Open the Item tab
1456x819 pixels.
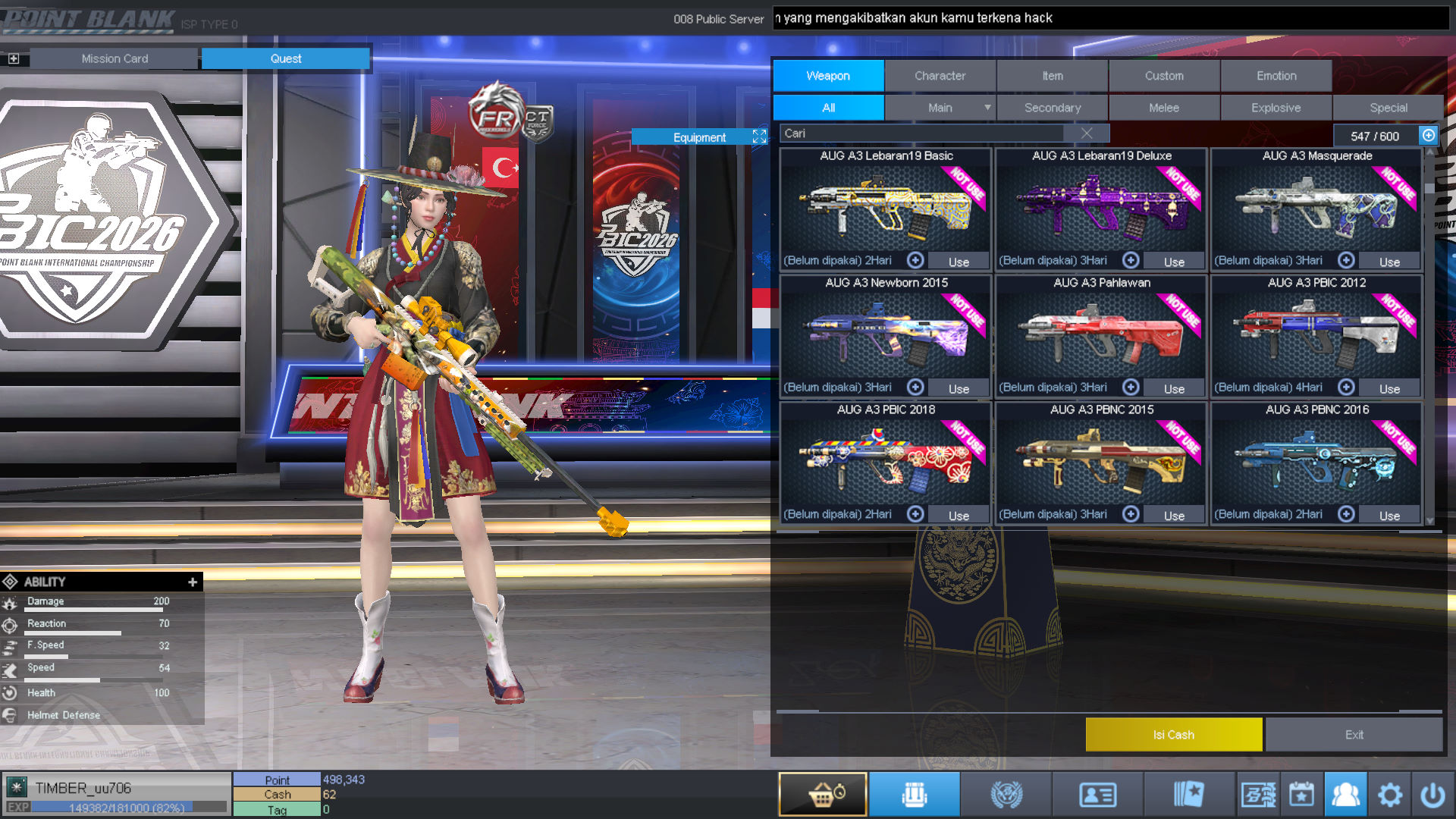(1052, 76)
